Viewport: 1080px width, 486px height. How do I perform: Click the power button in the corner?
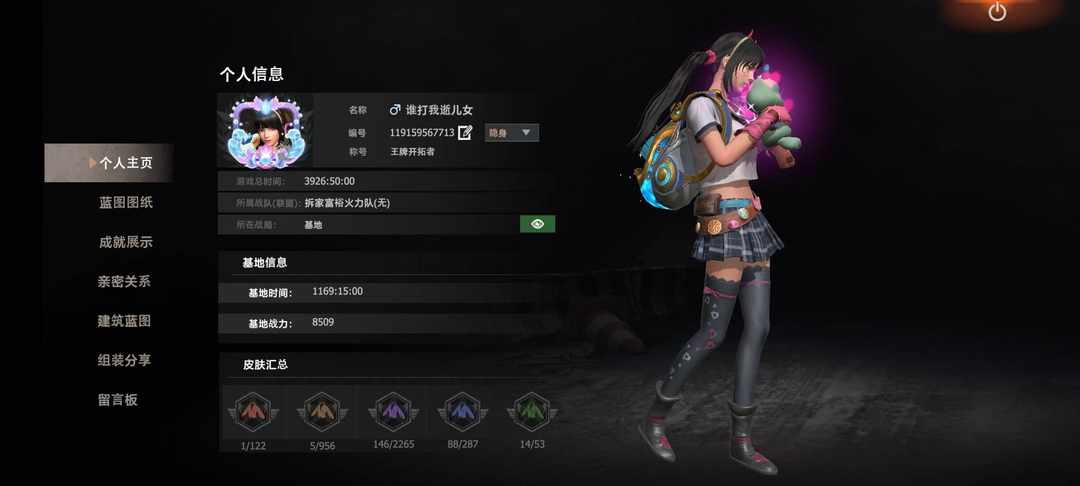pyautogui.click(x=997, y=12)
